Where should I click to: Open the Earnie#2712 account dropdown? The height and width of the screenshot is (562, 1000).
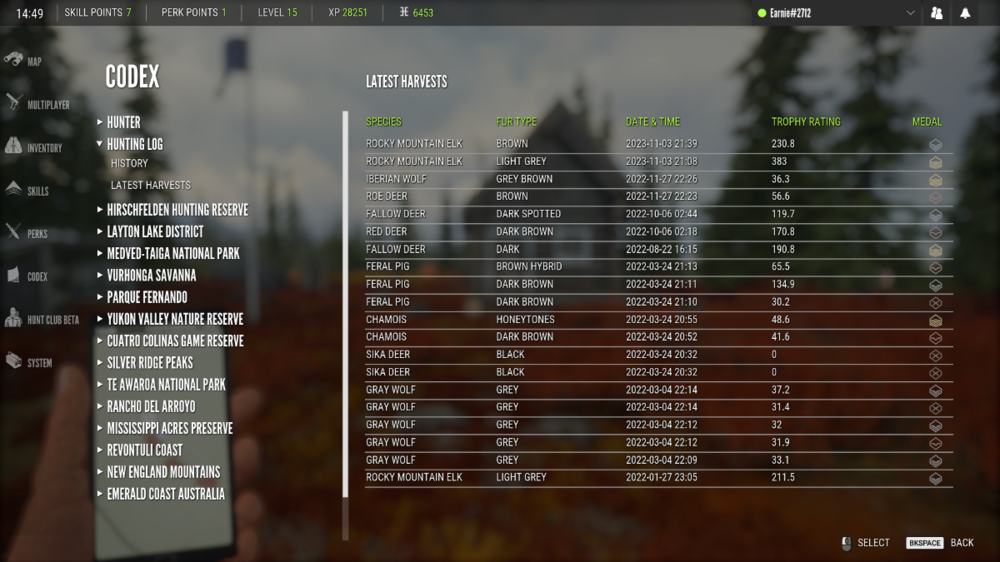point(838,13)
